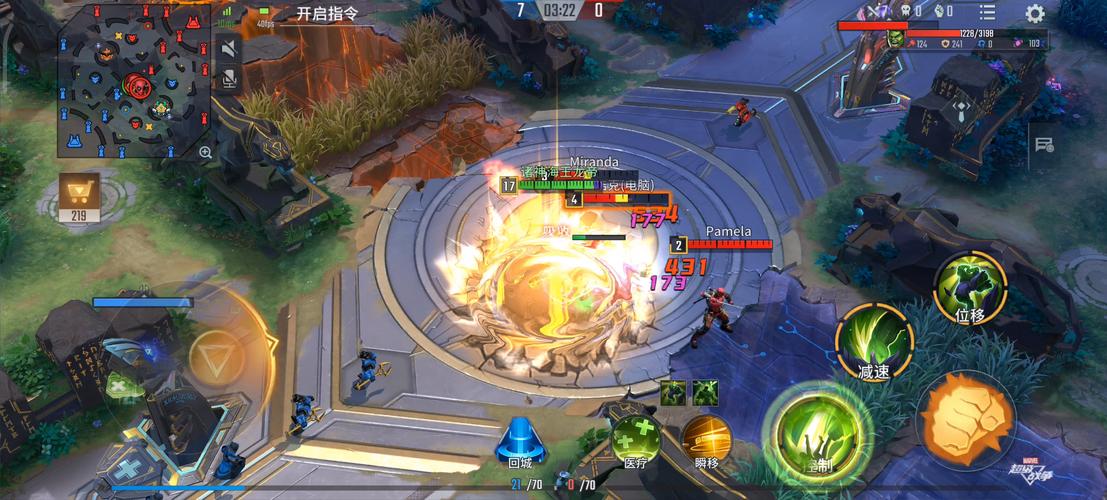Toggle the muted microphone icon
The image size is (1107, 500).
[x=229, y=78]
